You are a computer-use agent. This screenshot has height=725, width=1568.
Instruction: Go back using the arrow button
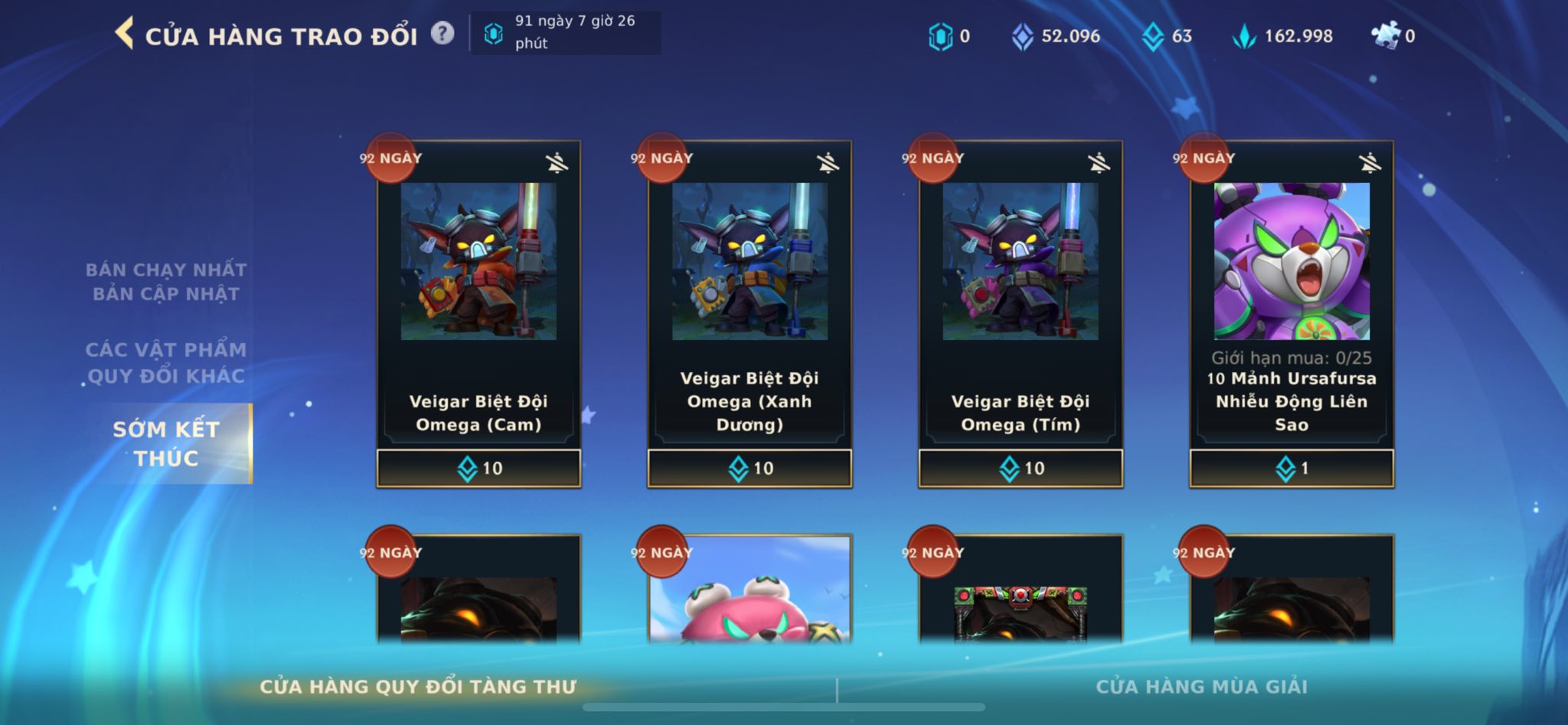click(x=124, y=34)
